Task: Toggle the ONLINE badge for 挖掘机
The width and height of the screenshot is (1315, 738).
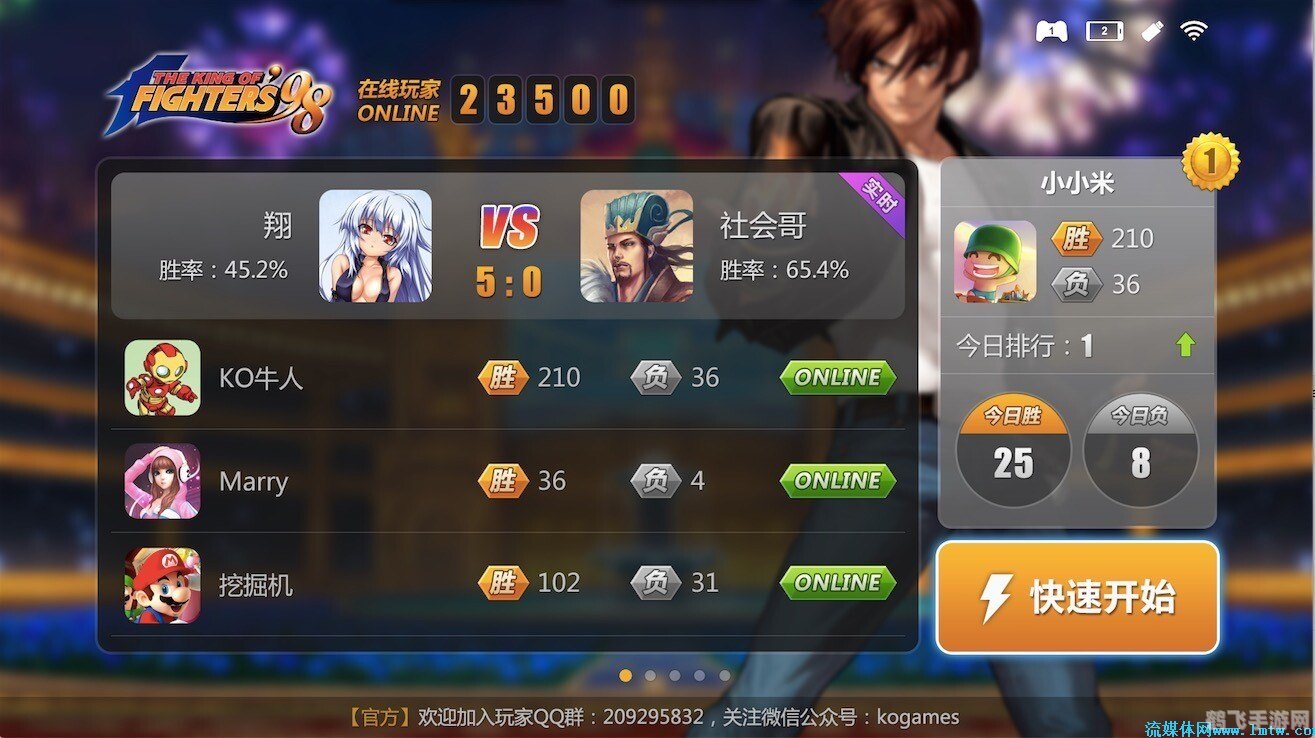Action: [x=837, y=582]
